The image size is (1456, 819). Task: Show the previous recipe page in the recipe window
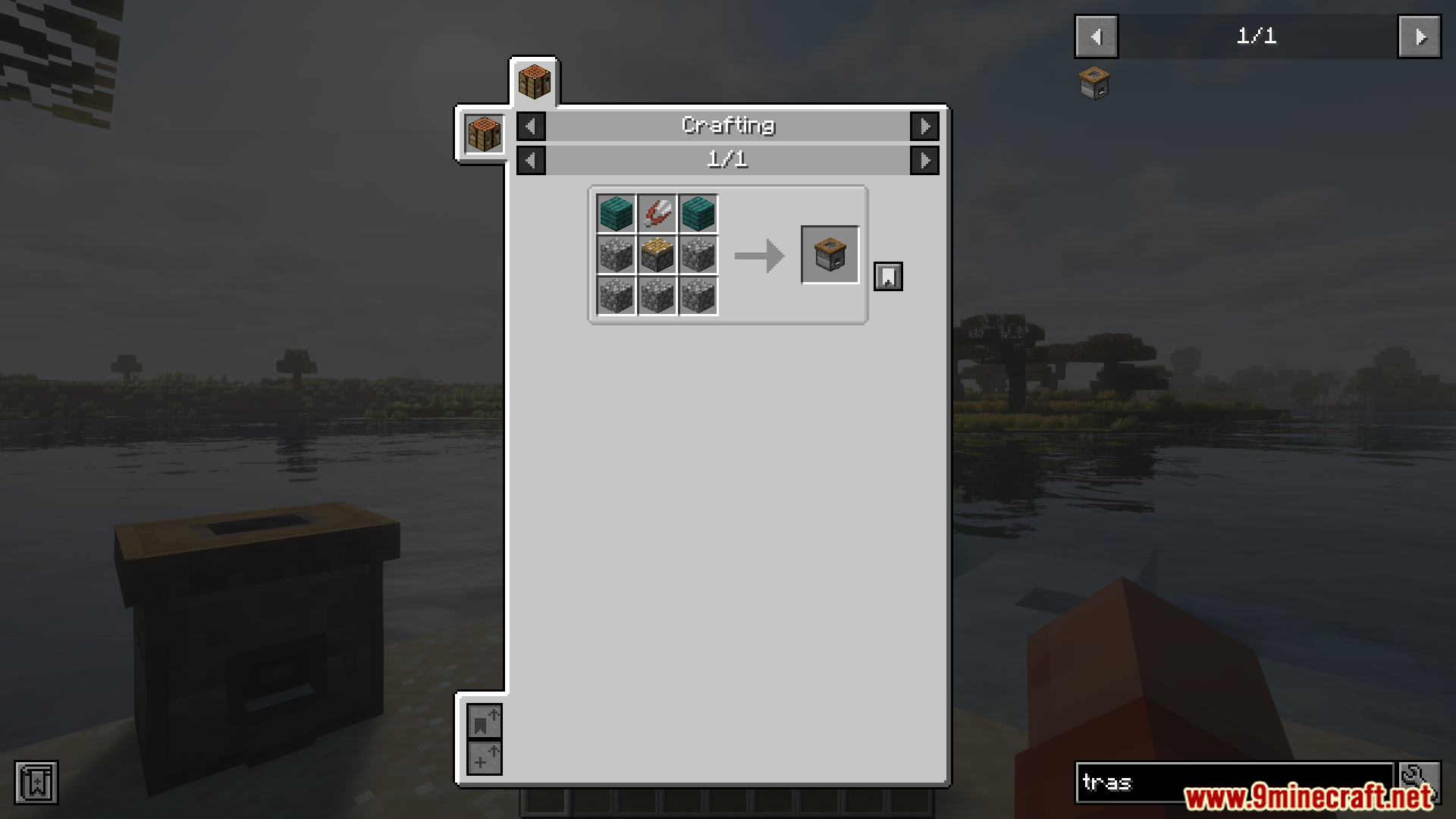pyautogui.click(x=531, y=160)
